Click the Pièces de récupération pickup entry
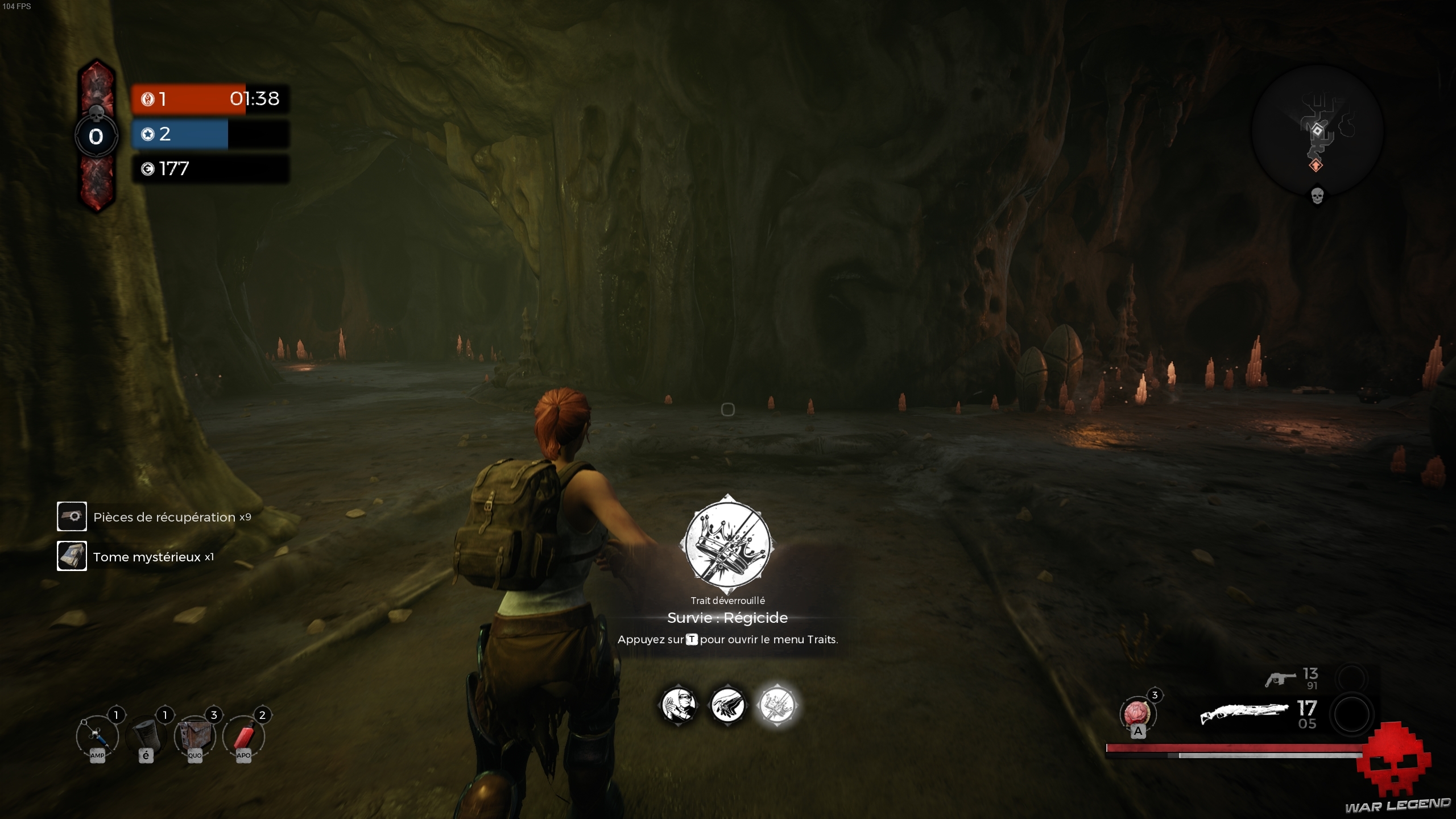The height and width of the screenshot is (819, 1456). pyautogui.click(x=154, y=517)
